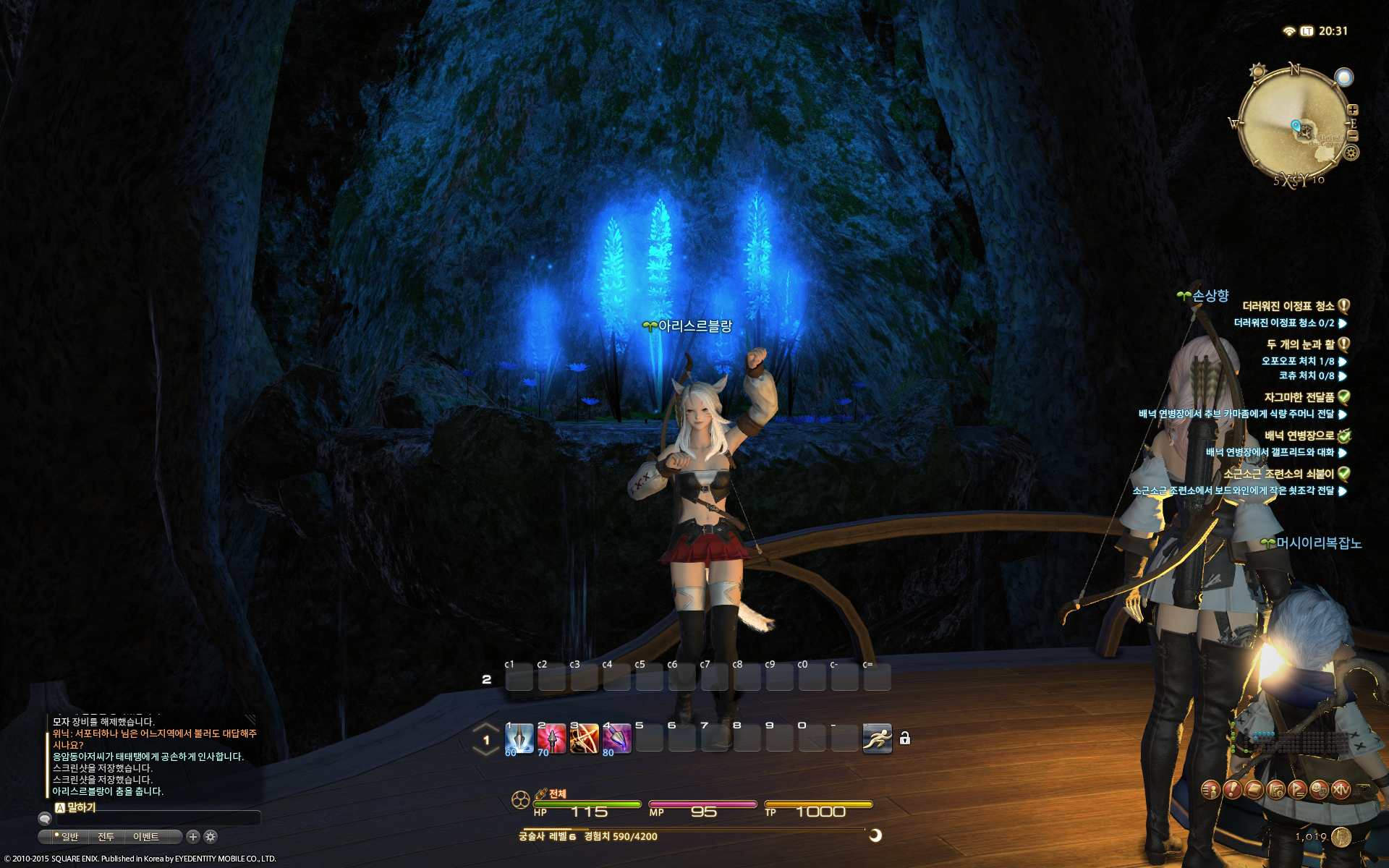Open the Logs book menu icon
The width and height of the screenshot is (1389, 868).
pos(1254,790)
